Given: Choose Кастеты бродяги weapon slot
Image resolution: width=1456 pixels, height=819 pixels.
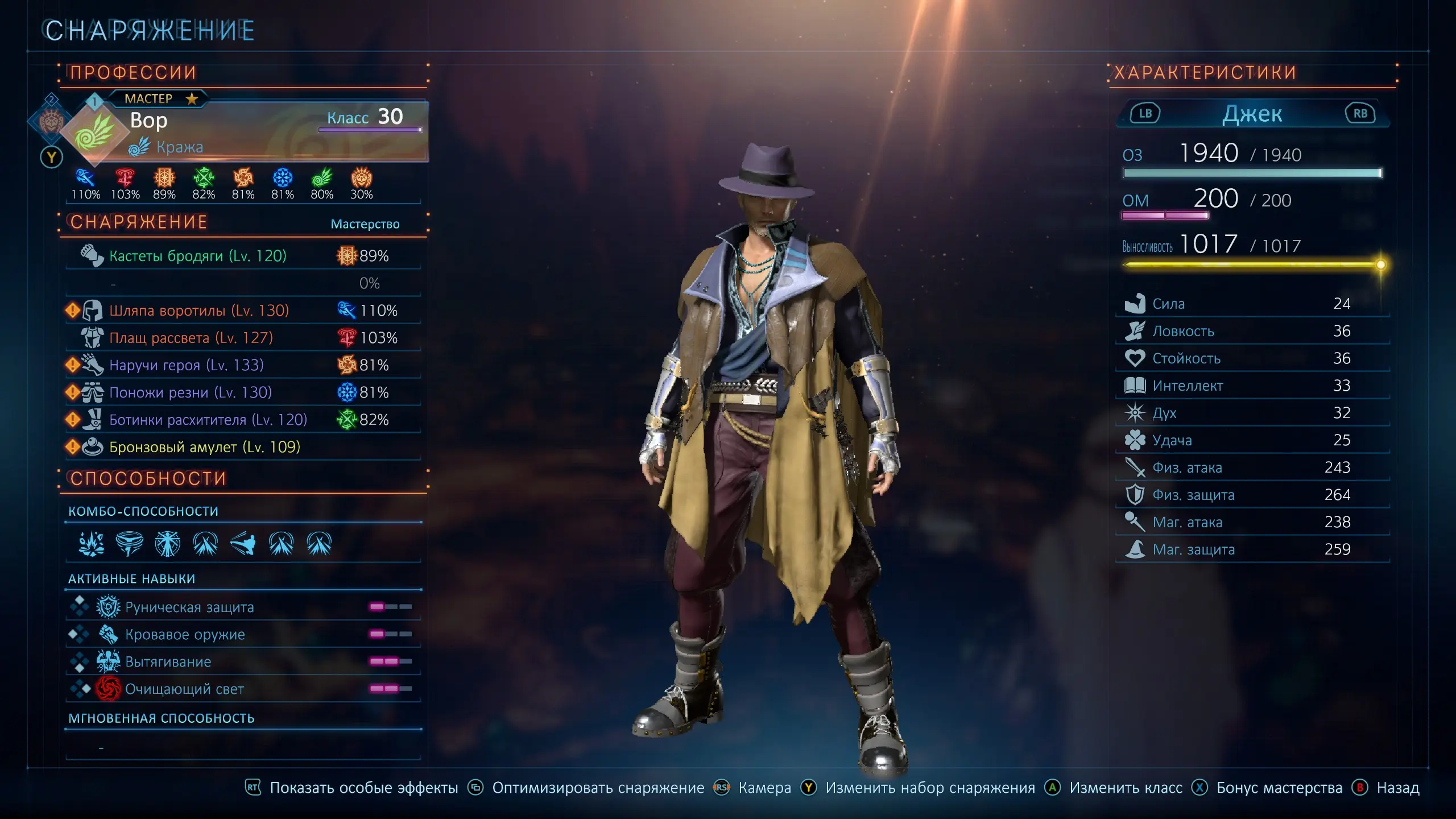Looking at the screenshot, I should (197, 256).
